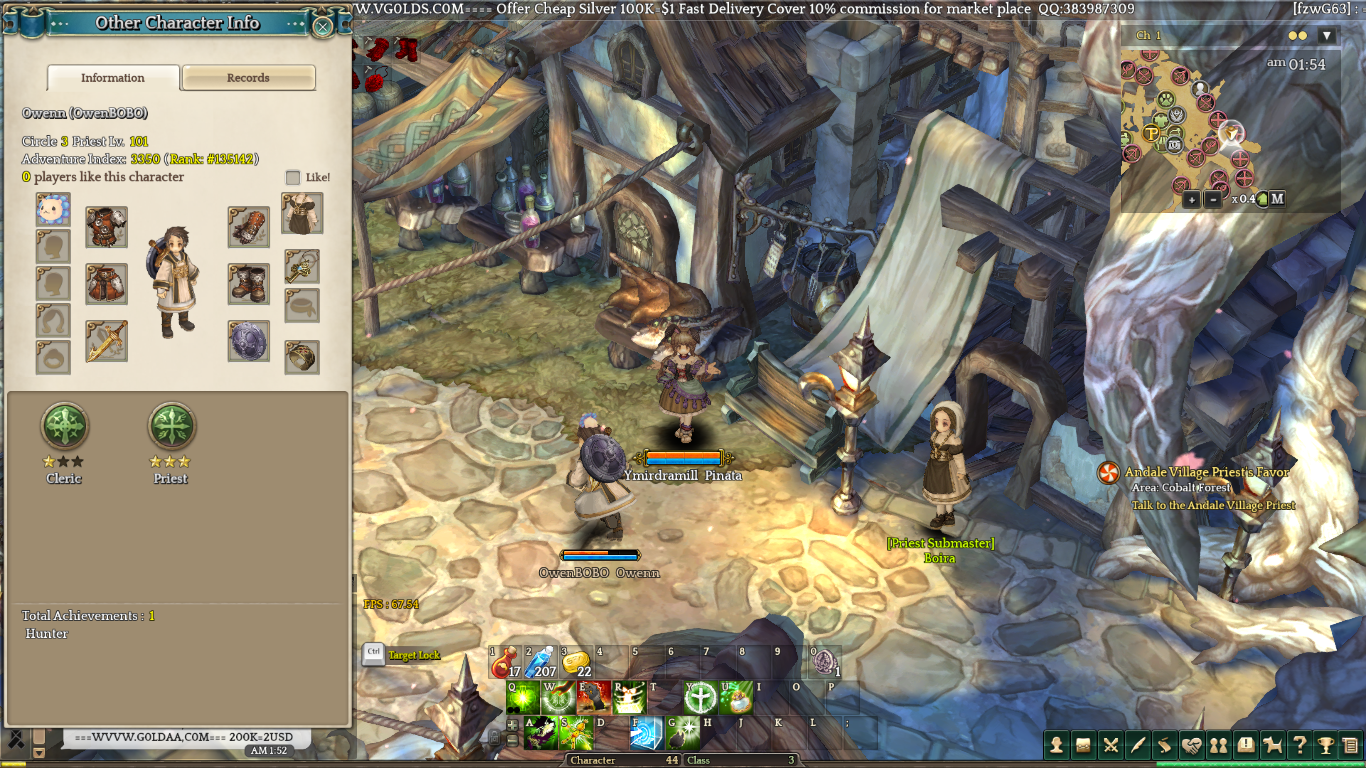This screenshot has height=768, width=1366.
Task: Activate the white cross skill on Y
Action: pos(700,697)
